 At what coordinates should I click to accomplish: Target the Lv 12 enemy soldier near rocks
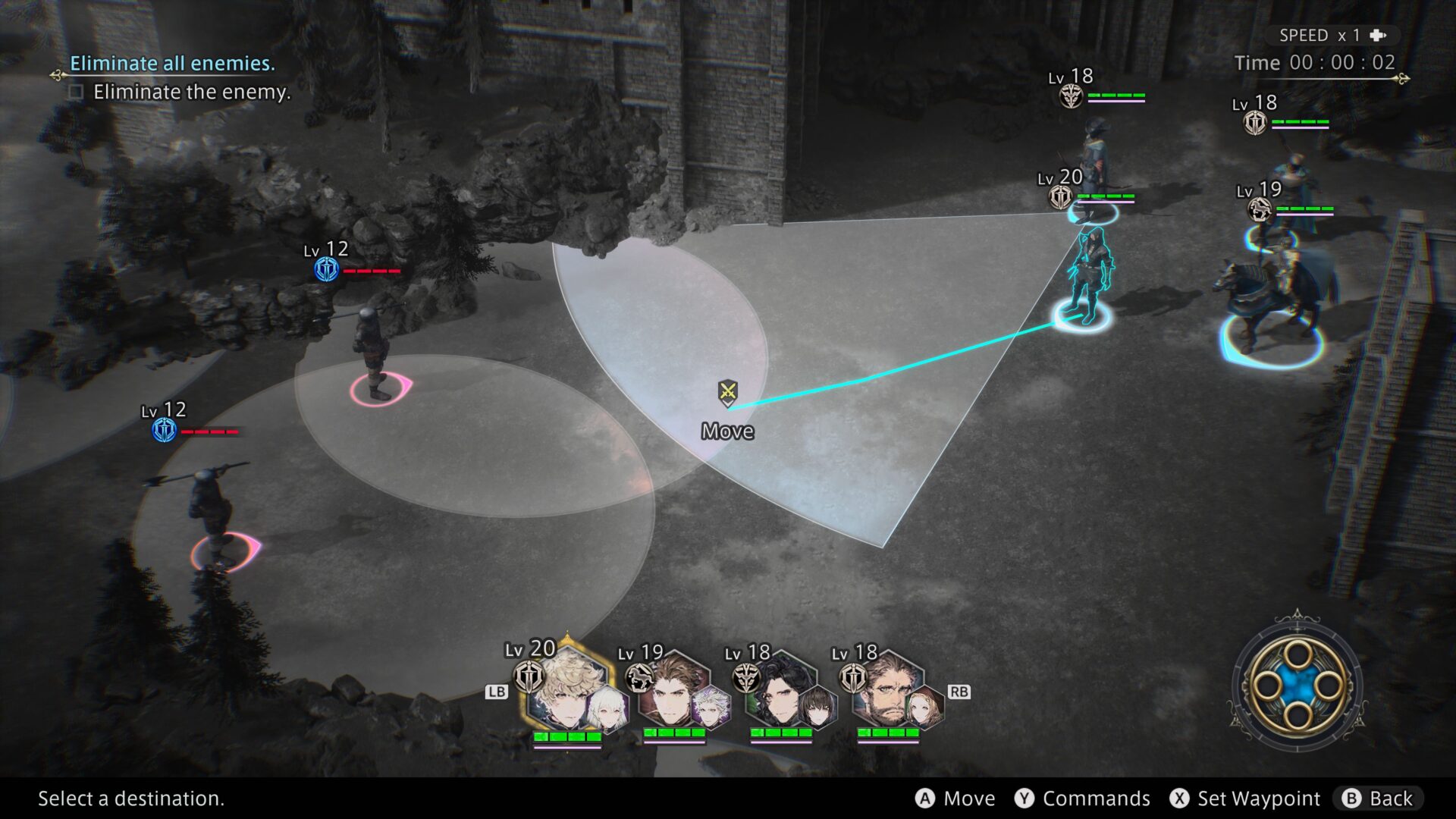[374, 350]
